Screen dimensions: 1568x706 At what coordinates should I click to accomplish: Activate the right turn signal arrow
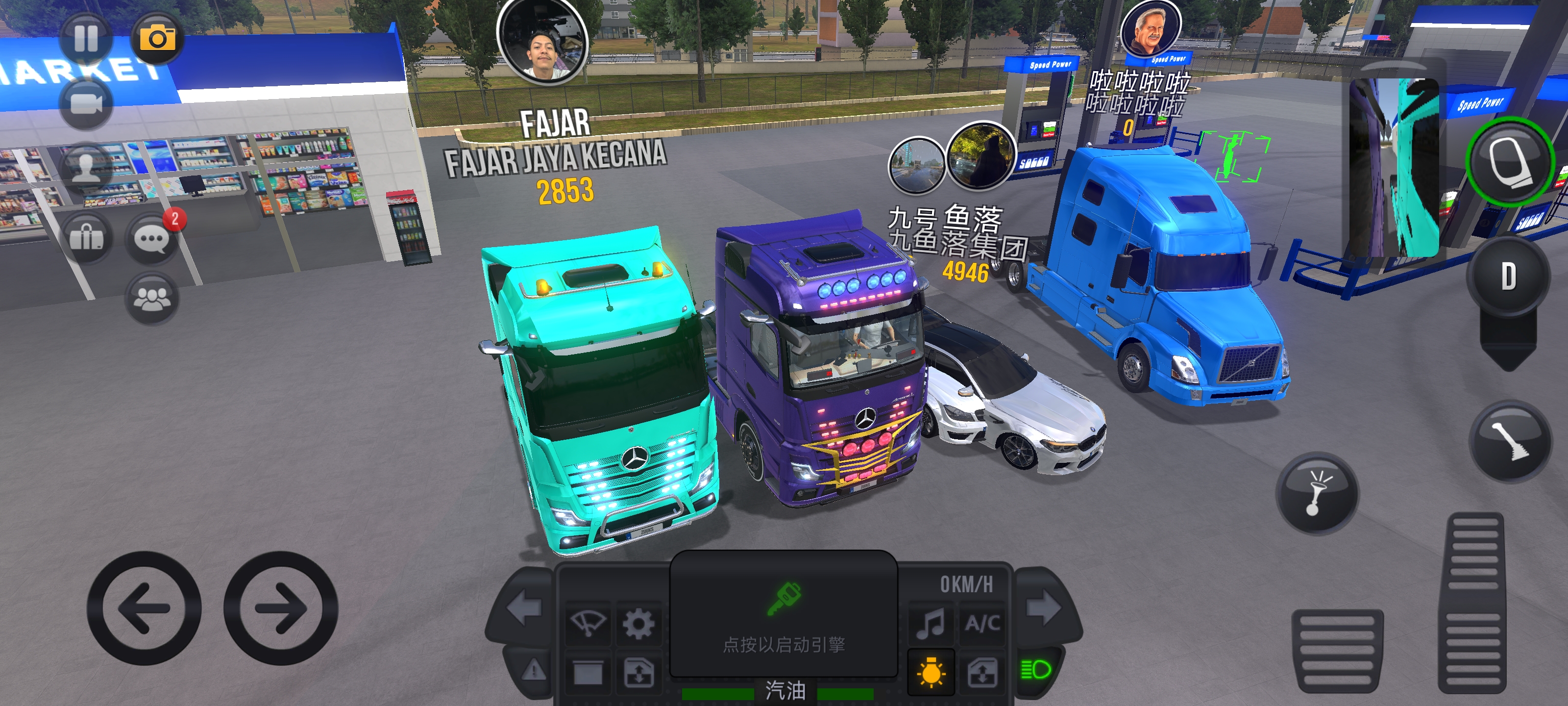(1043, 607)
